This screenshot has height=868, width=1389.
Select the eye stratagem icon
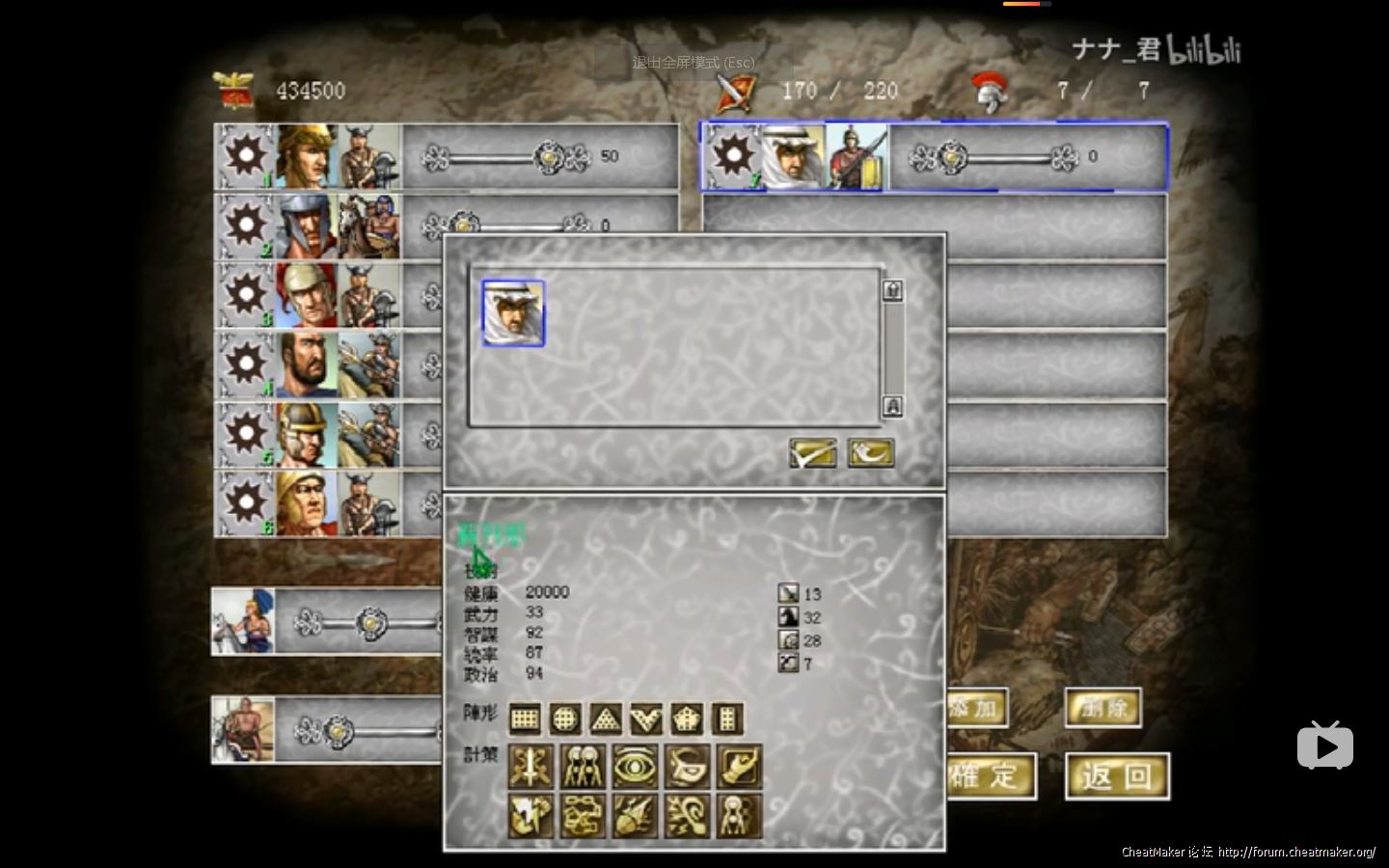click(635, 767)
